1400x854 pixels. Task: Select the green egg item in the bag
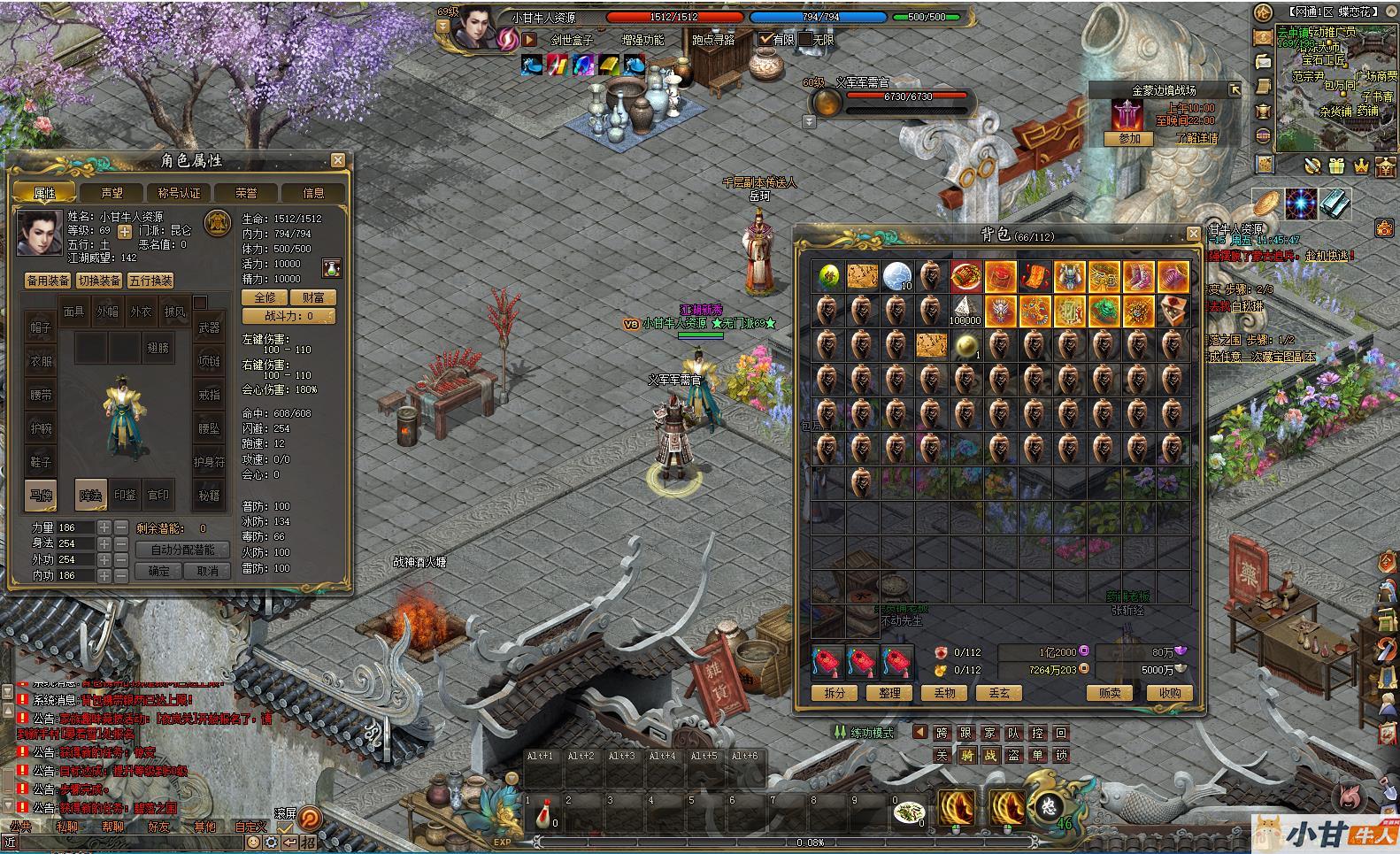pos(828,276)
